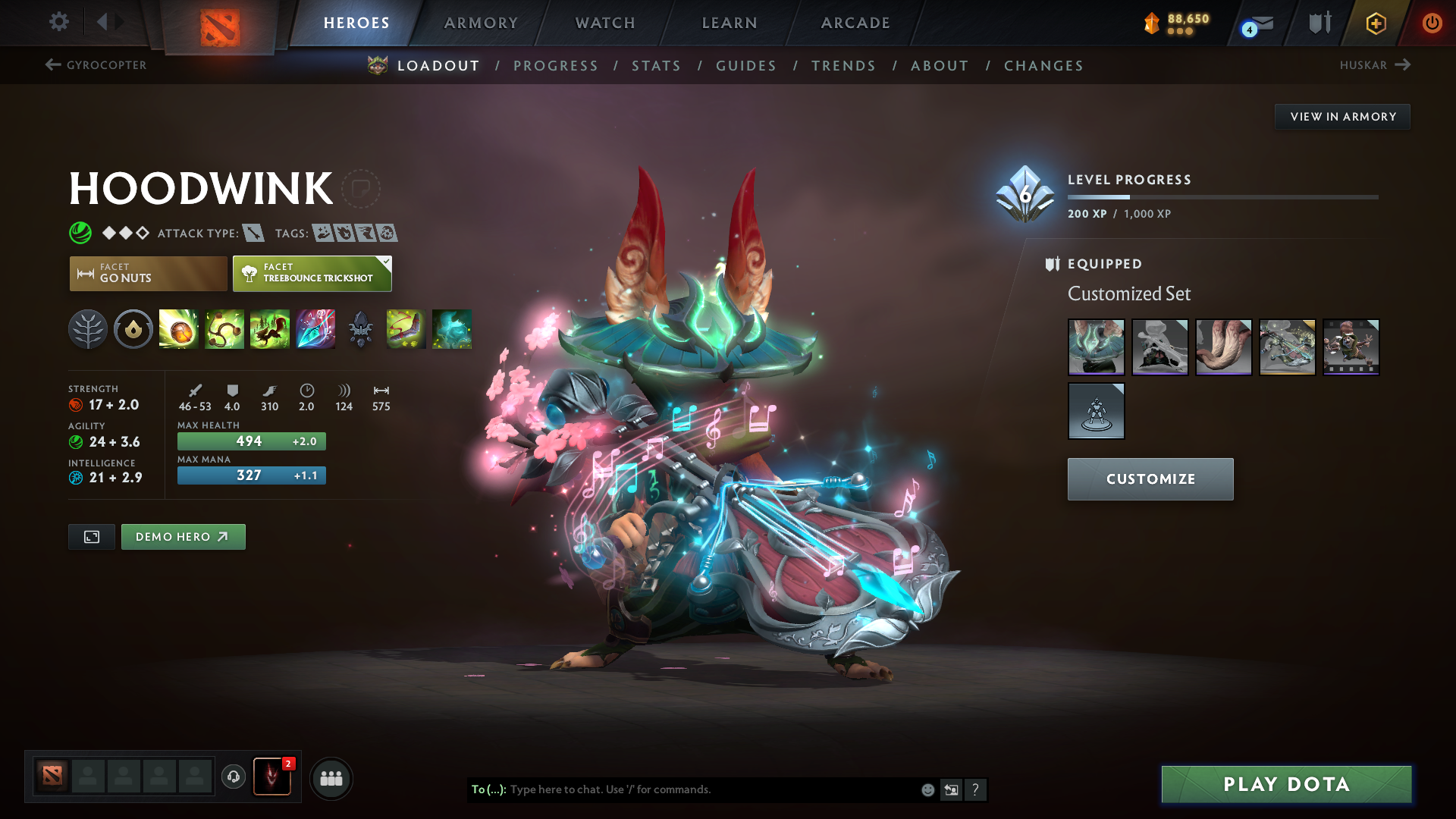Expand the hero model fullscreen view
The width and height of the screenshot is (1456, 819).
pyautogui.click(x=91, y=536)
